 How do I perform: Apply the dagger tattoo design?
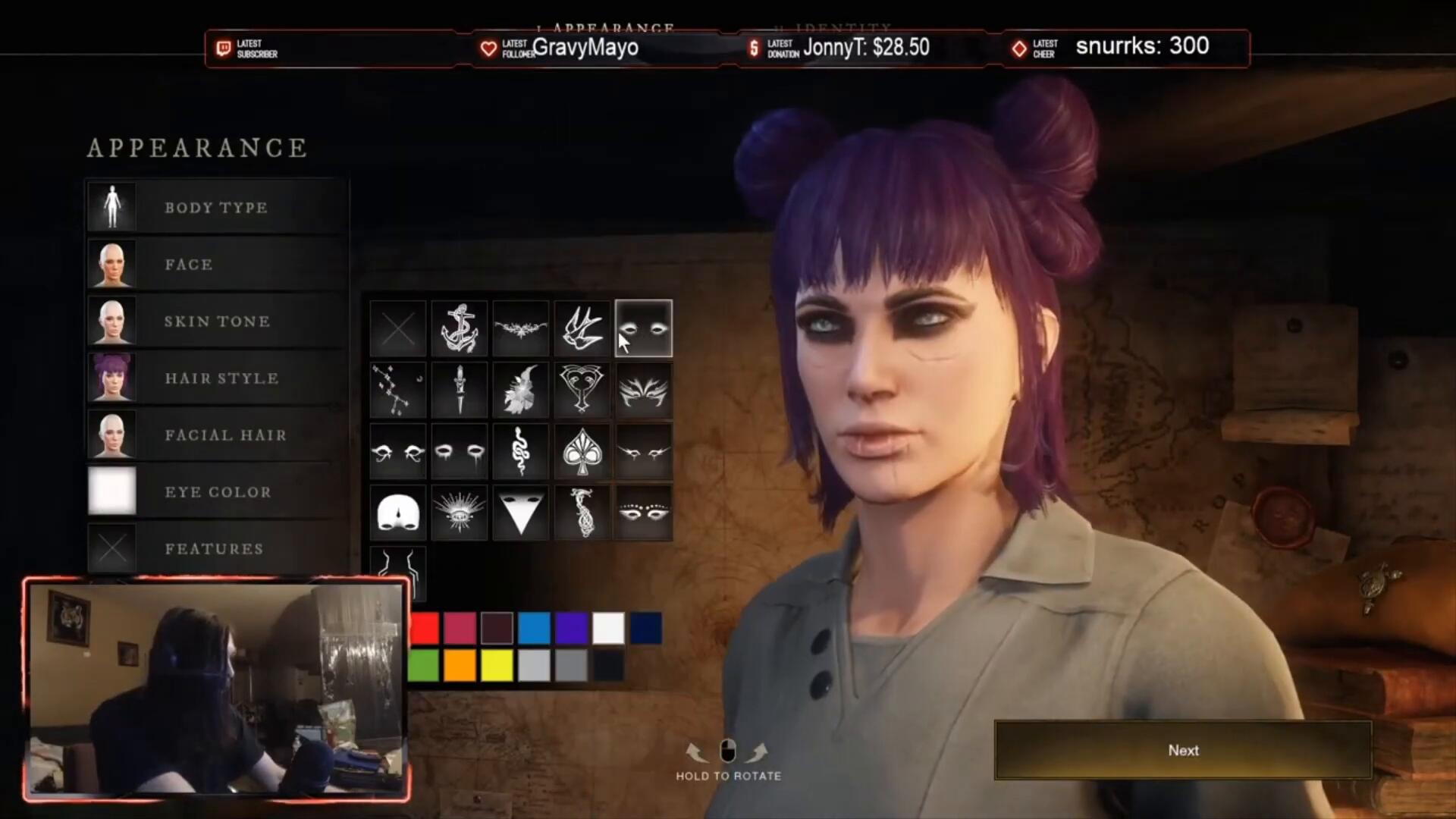click(460, 390)
